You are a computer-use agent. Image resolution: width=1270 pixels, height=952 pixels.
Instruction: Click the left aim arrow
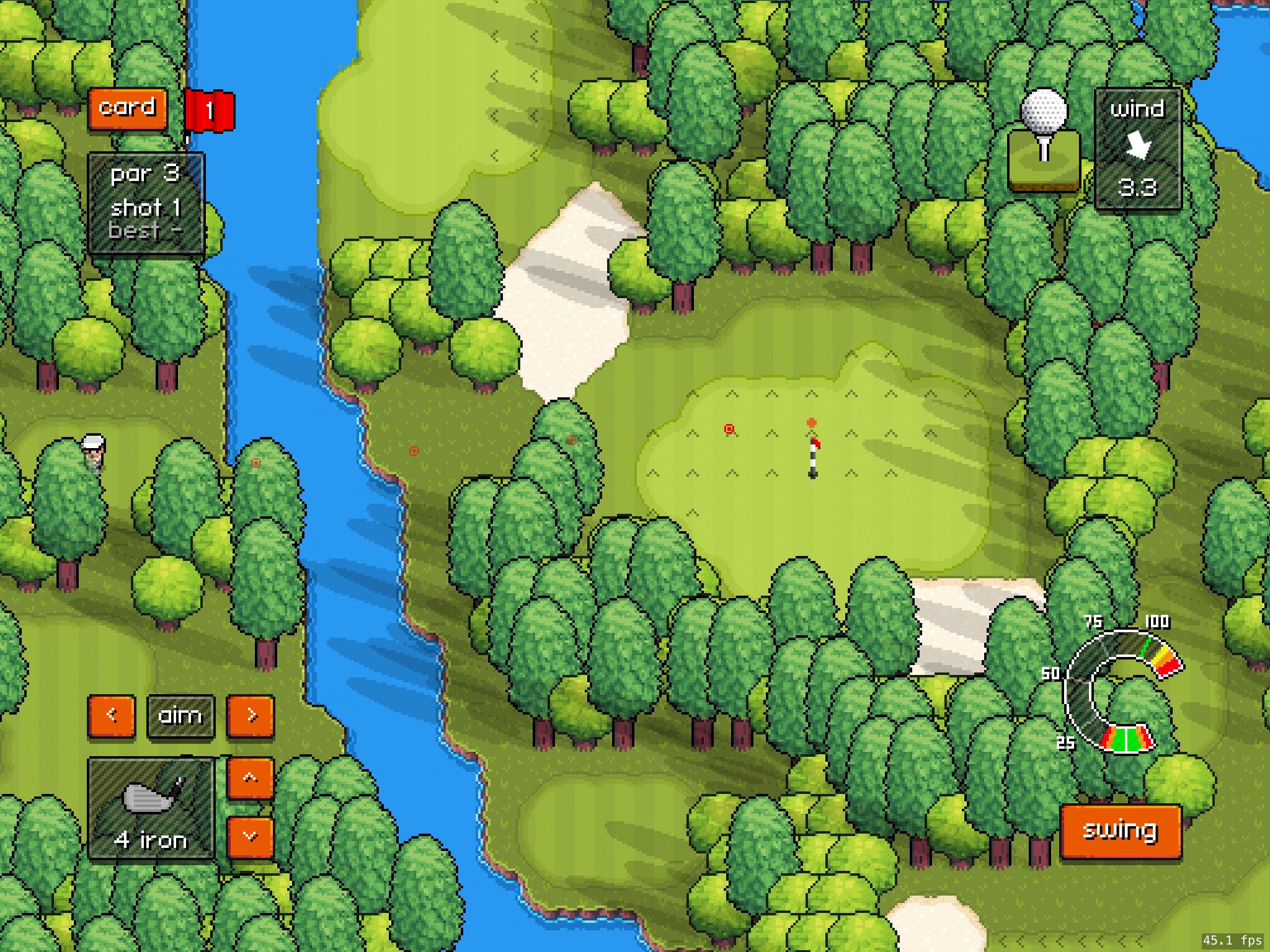112,715
